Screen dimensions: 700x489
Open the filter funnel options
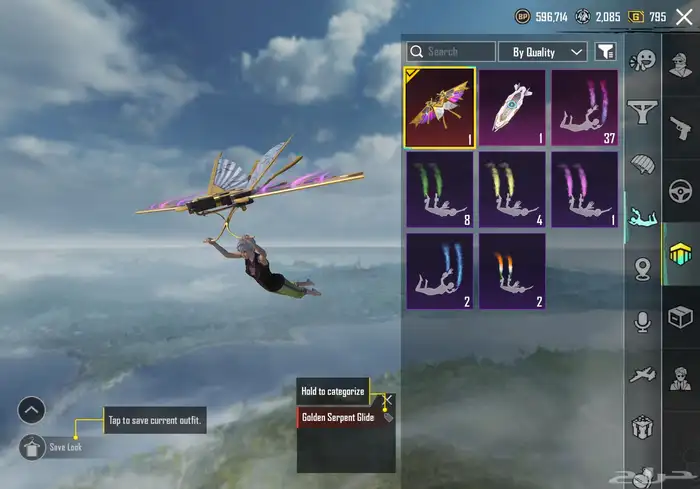point(605,51)
